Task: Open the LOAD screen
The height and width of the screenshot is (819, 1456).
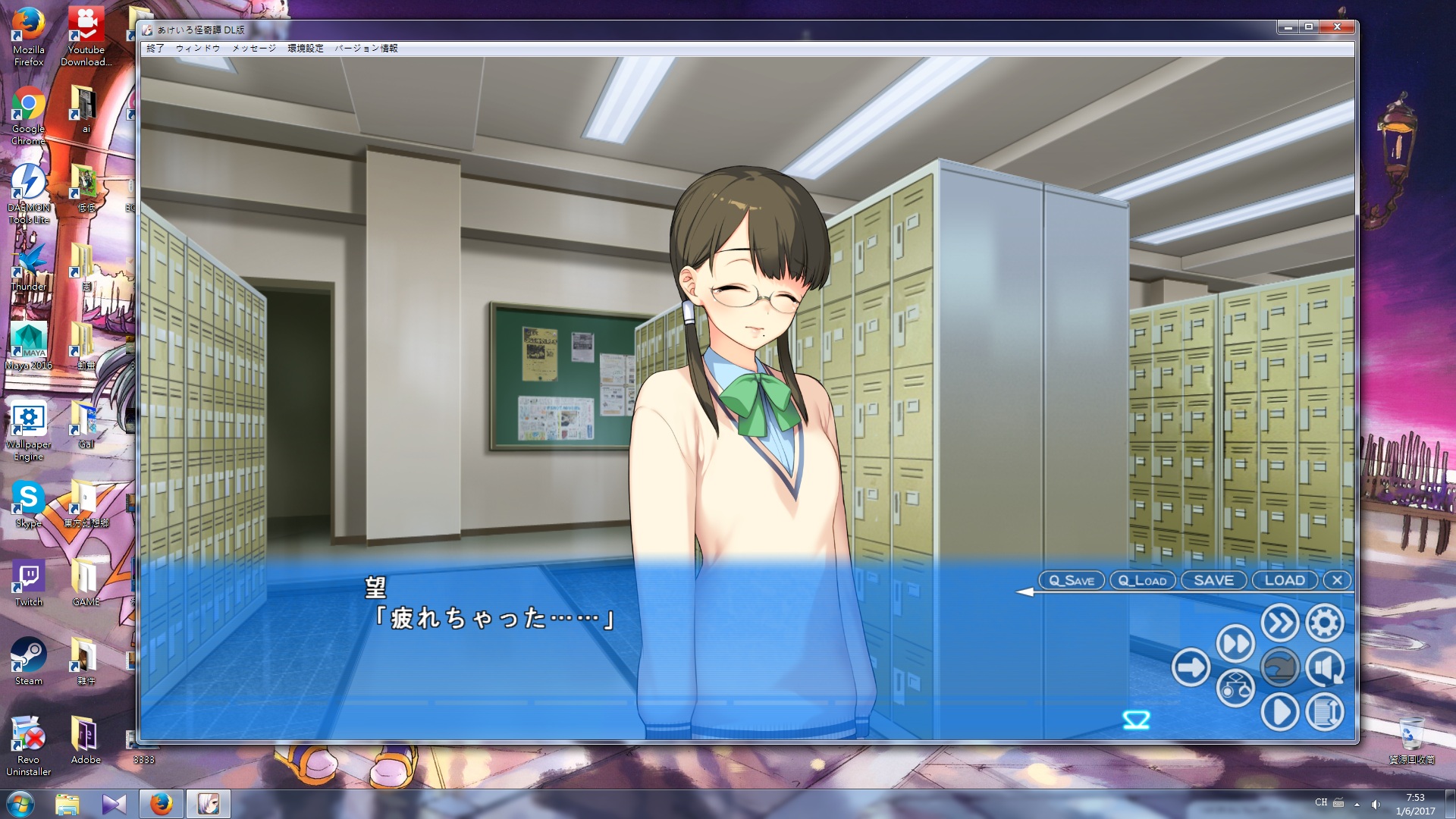Action: 1285,581
